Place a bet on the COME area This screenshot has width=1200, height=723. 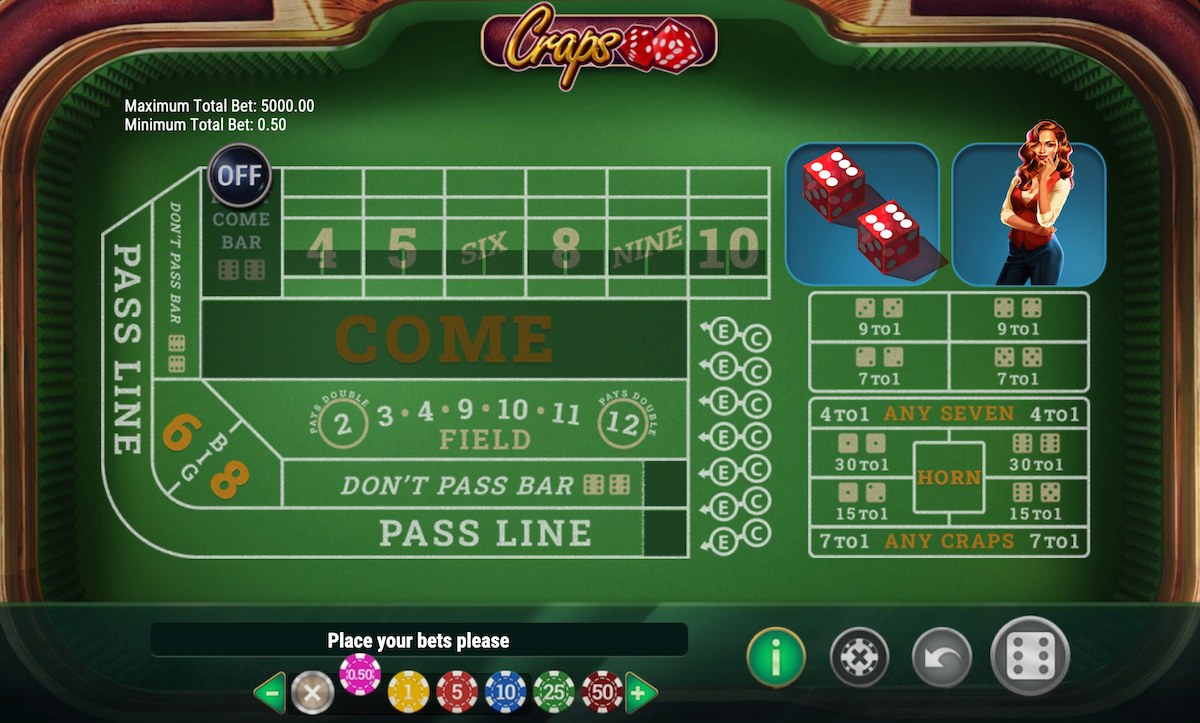[444, 338]
